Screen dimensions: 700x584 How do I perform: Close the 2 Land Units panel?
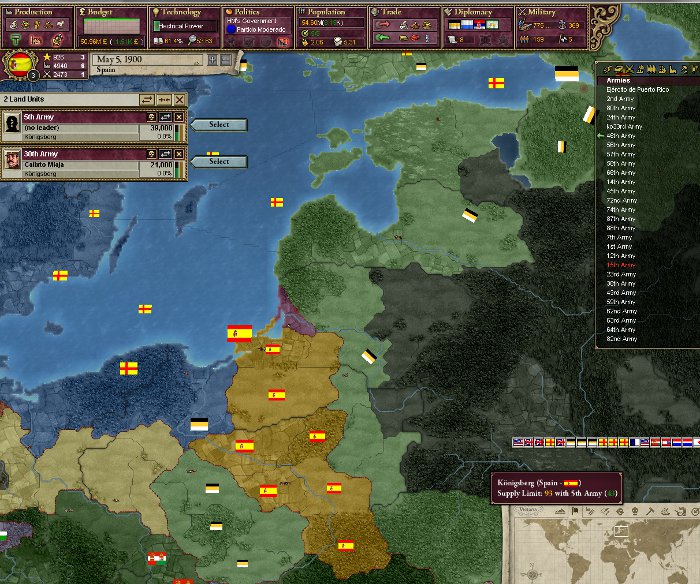180,100
